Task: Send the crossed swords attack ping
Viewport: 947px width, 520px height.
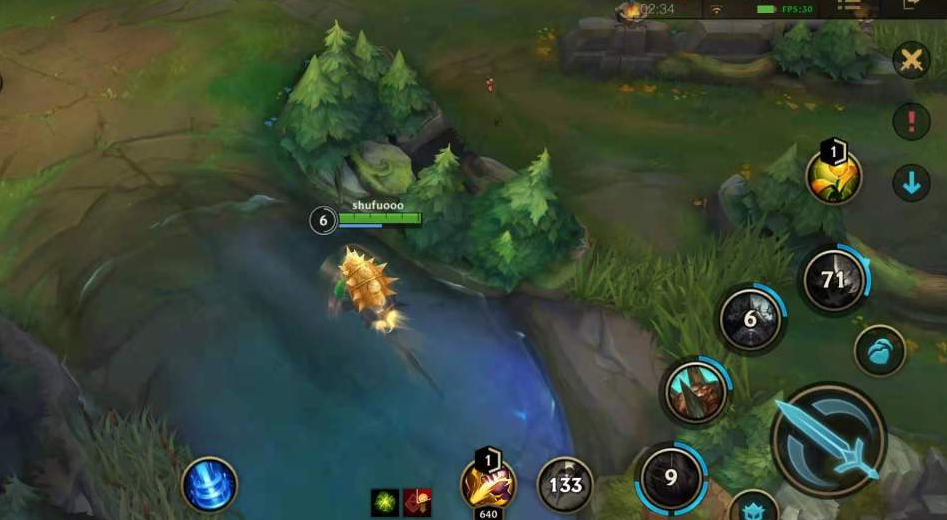Action: point(911,60)
